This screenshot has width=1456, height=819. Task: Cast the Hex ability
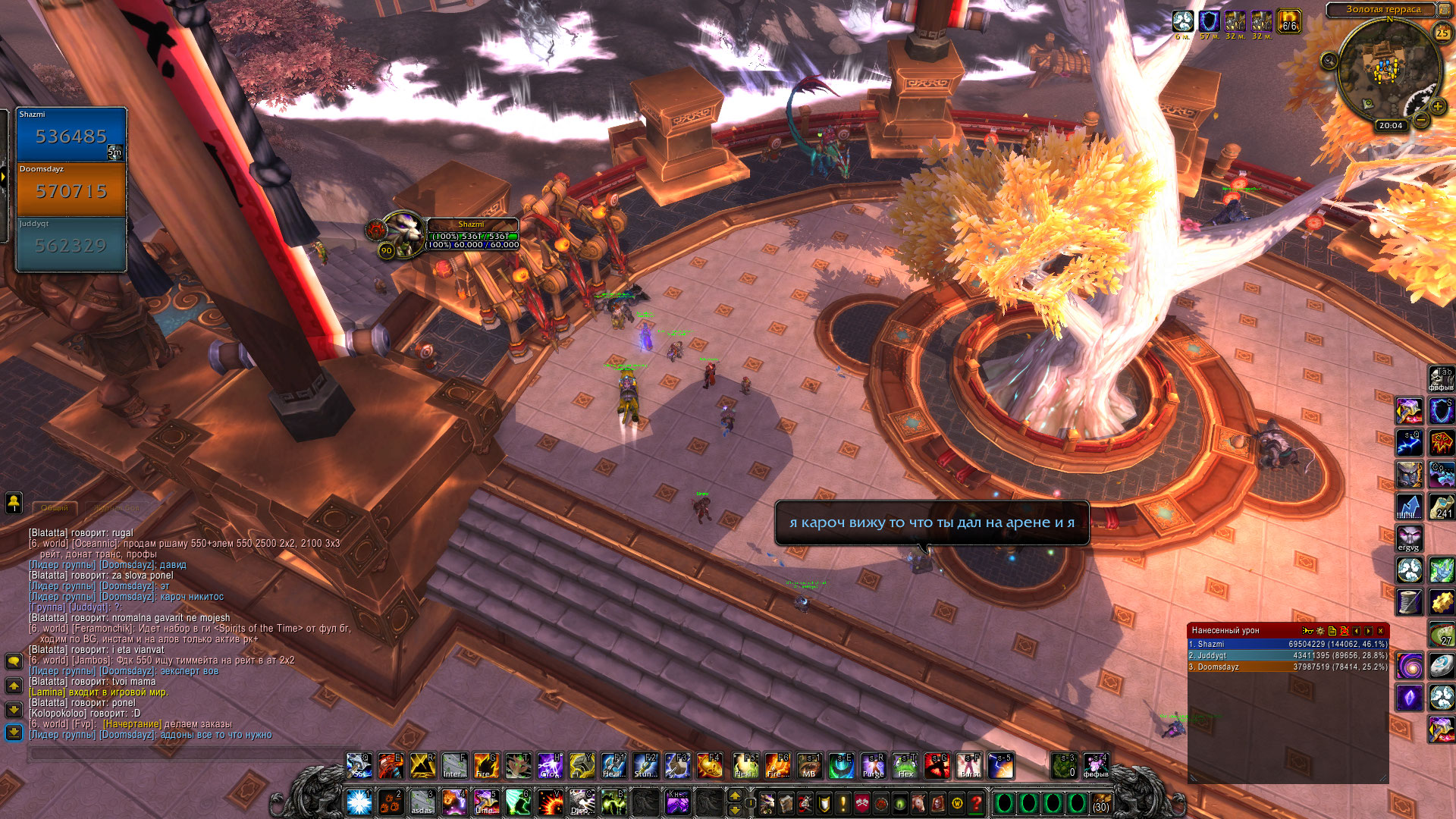tap(905, 766)
